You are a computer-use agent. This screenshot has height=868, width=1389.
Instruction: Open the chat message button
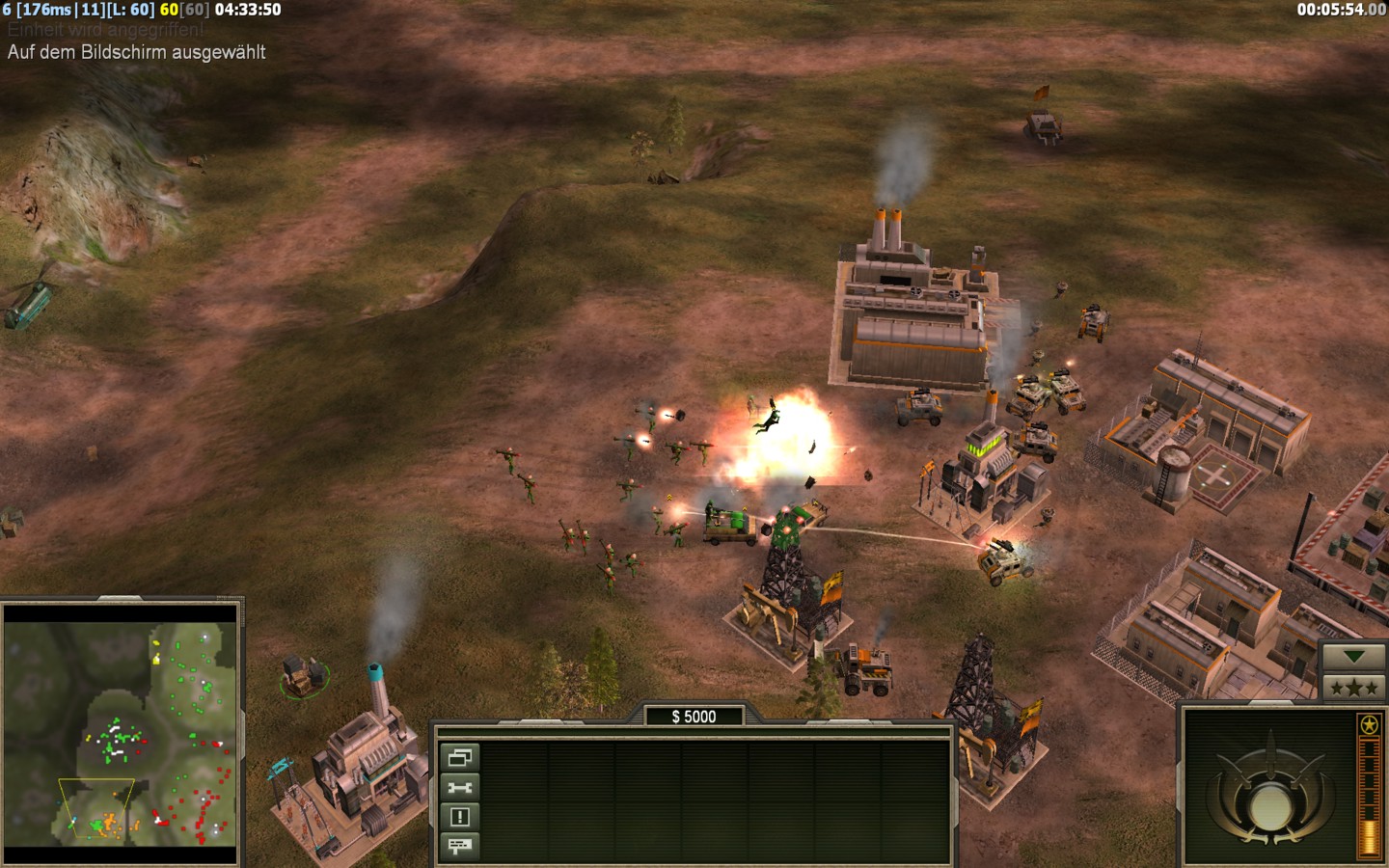pyautogui.click(x=460, y=846)
